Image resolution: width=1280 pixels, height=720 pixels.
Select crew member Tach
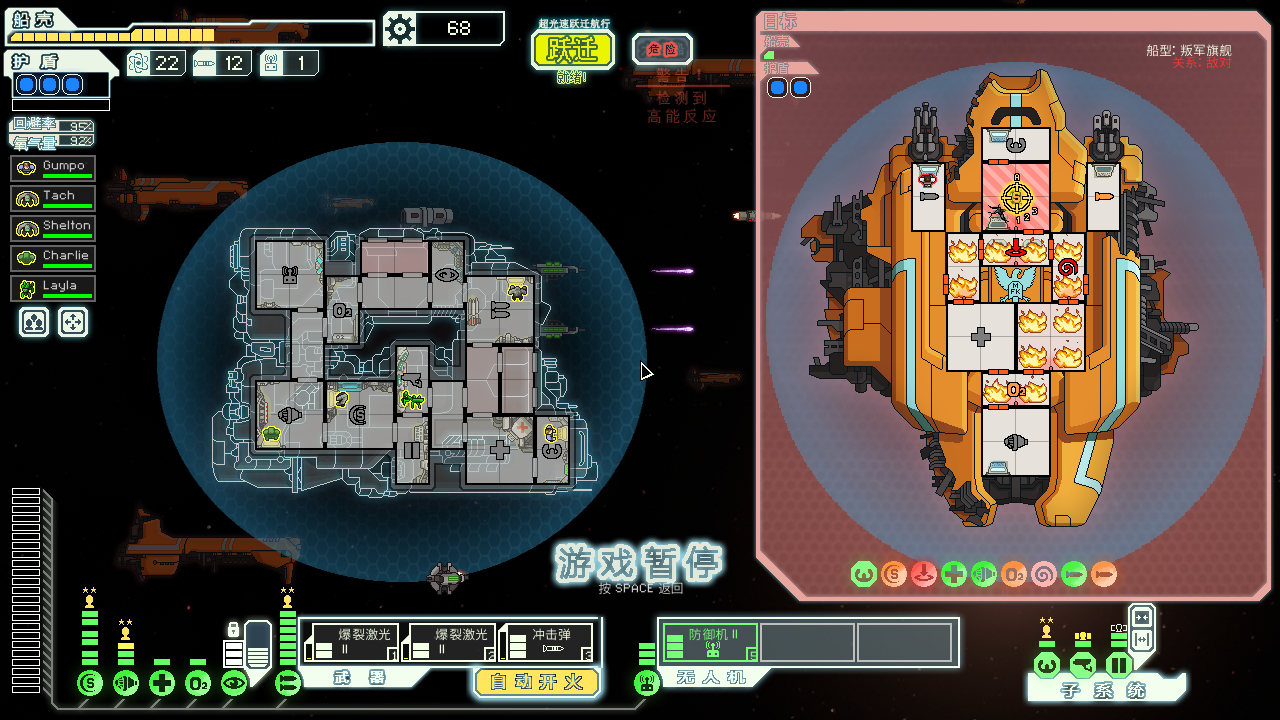(54, 198)
